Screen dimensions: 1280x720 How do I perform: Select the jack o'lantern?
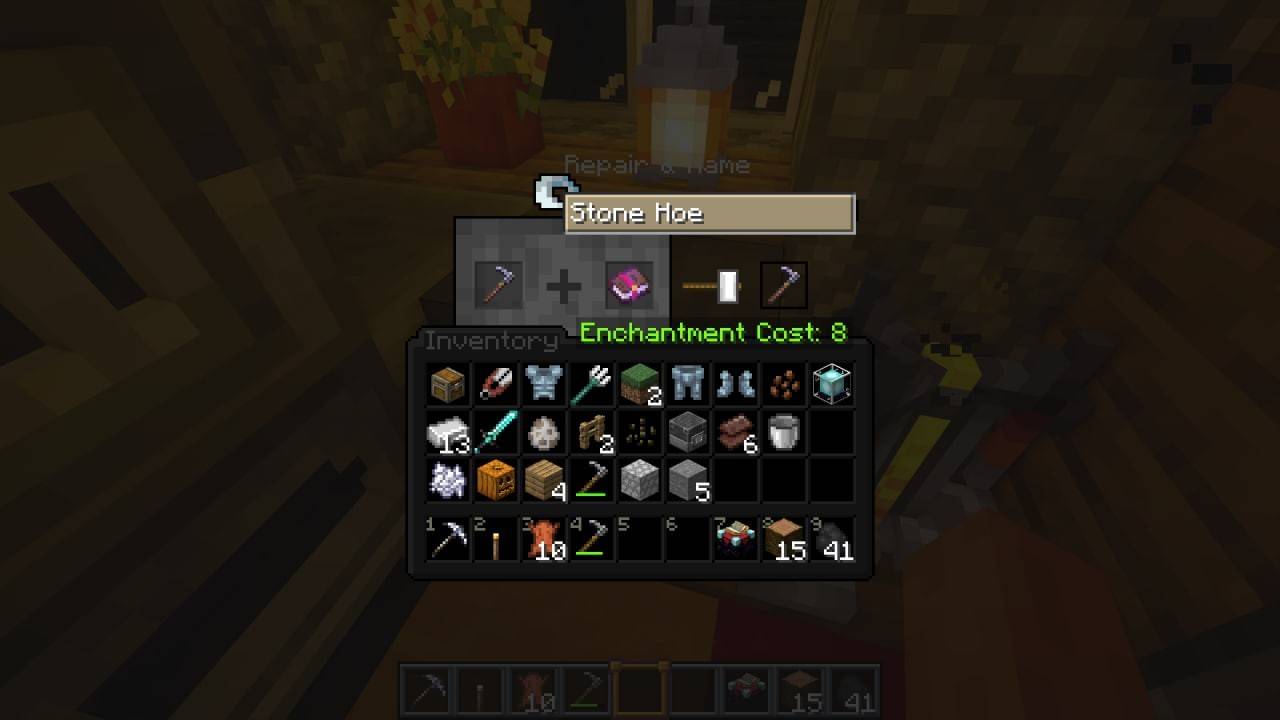495,479
